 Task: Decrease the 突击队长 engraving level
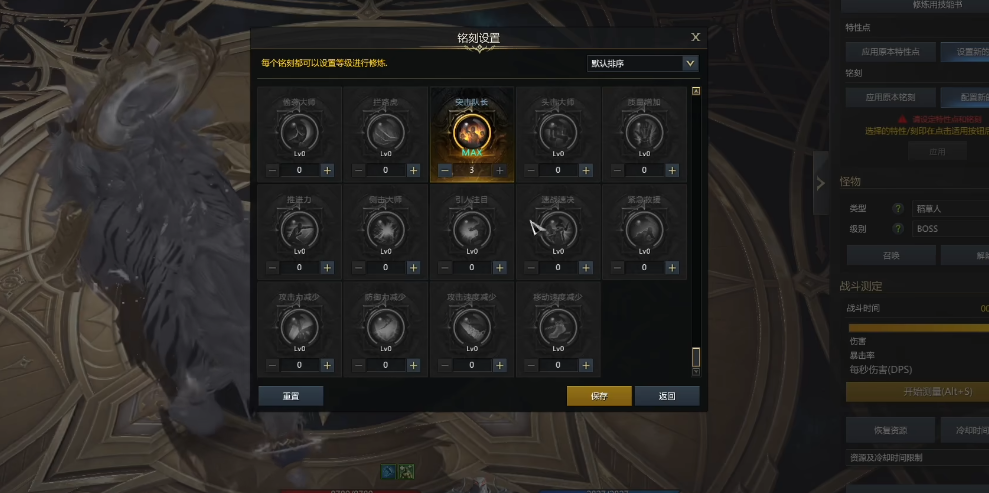(x=445, y=170)
